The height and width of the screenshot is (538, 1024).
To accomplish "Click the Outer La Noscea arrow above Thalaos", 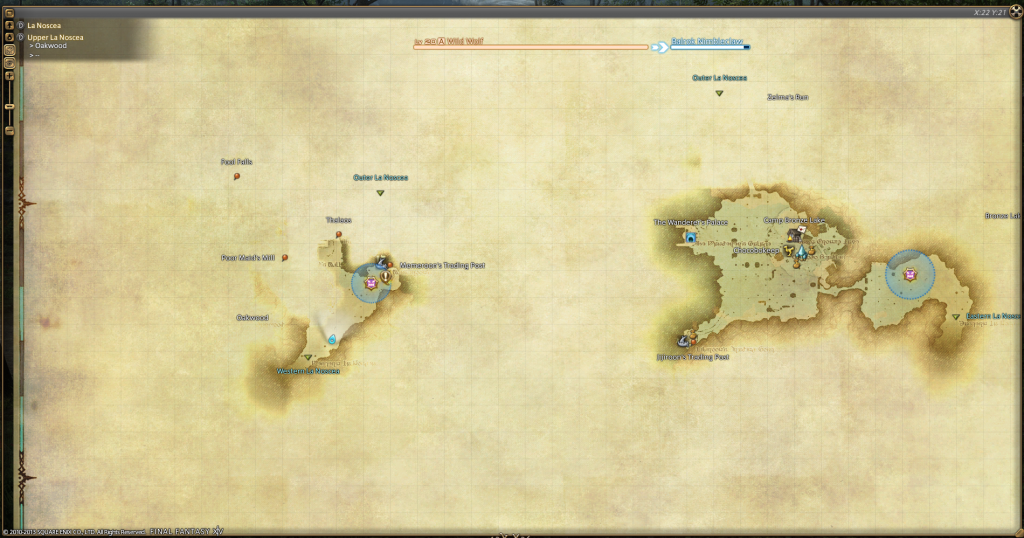I will tap(380, 193).
